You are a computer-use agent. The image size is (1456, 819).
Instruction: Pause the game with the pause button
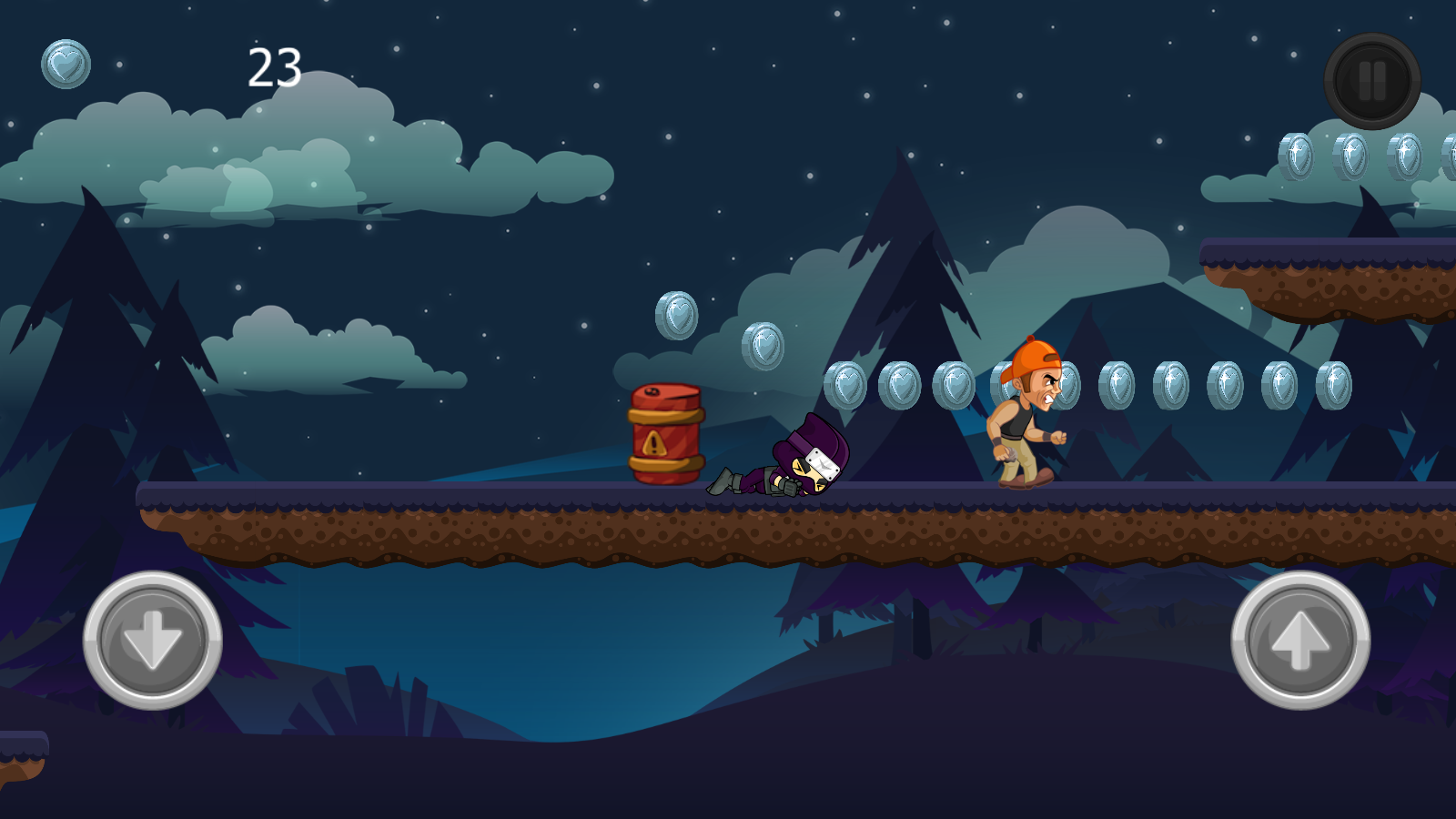click(x=1371, y=81)
